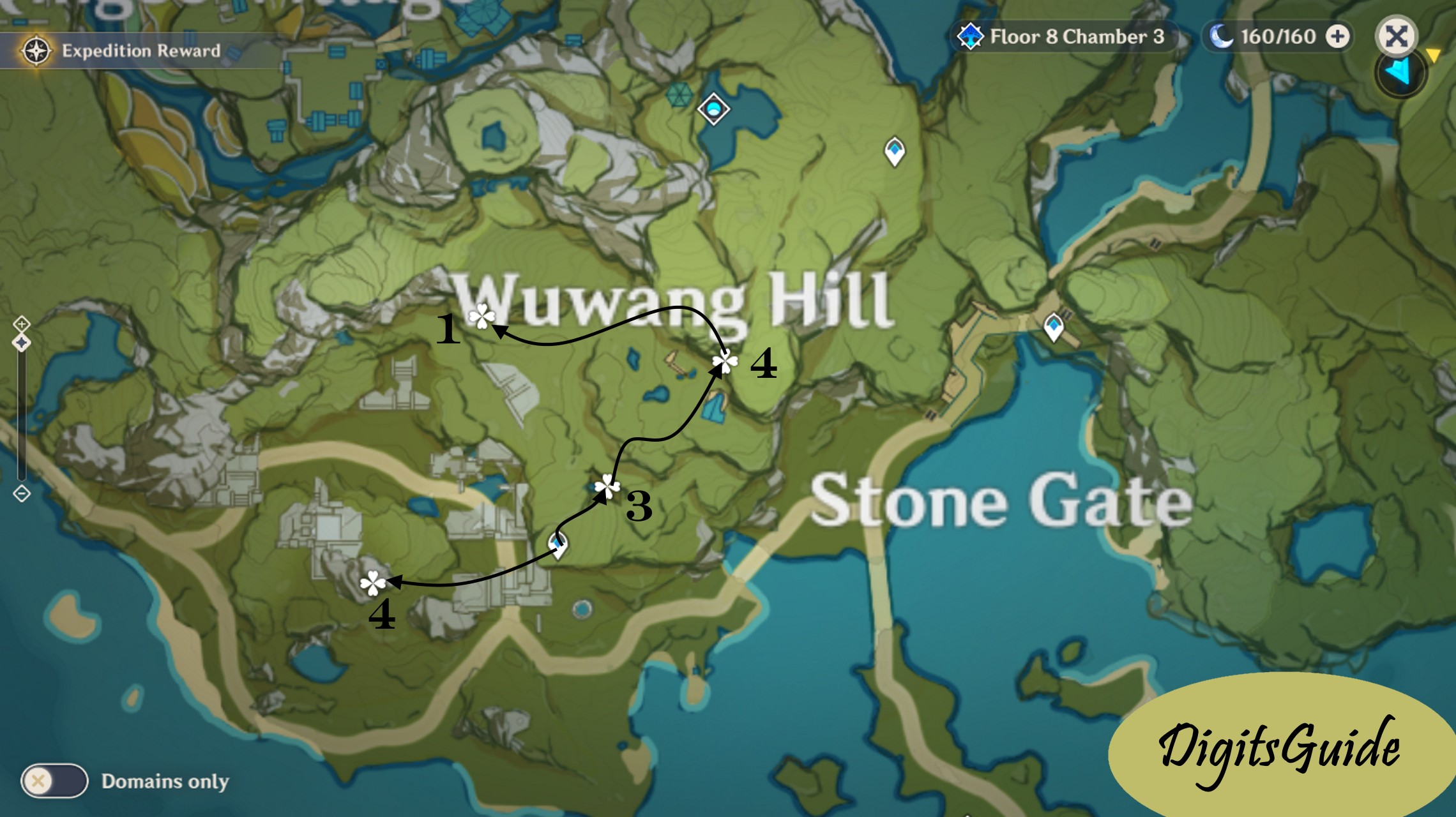Add resin with the plus button
The height and width of the screenshot is (817, 1456).
pyautogui.click(x=1337, y=36)
